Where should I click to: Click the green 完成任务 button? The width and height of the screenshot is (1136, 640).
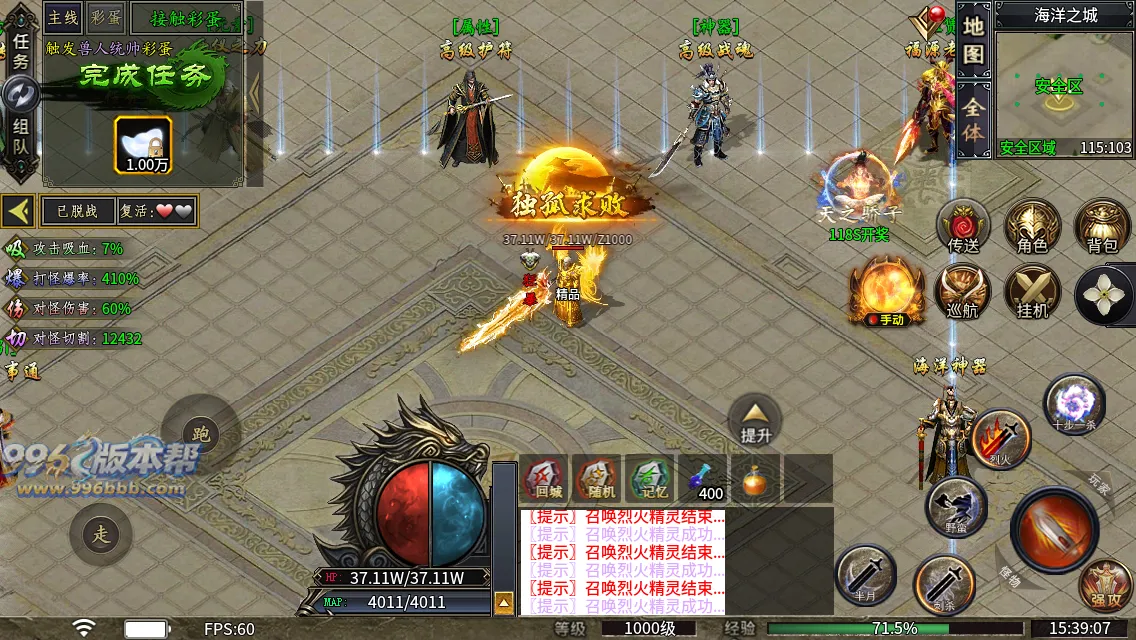point(145,76)
